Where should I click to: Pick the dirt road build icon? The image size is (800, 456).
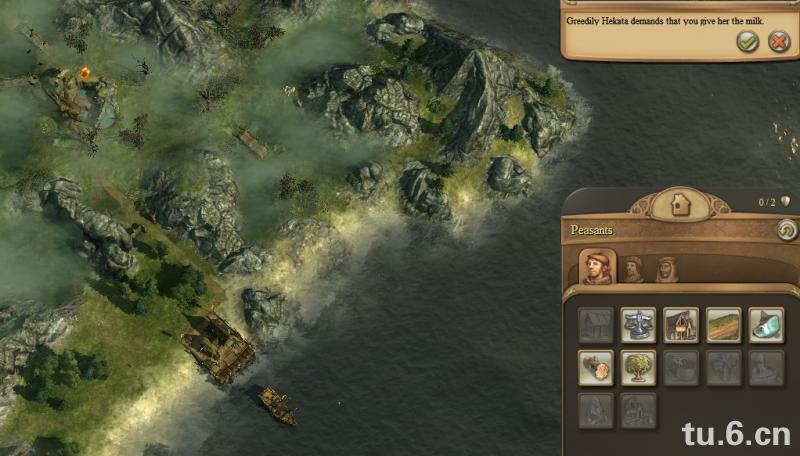point(724,325)
